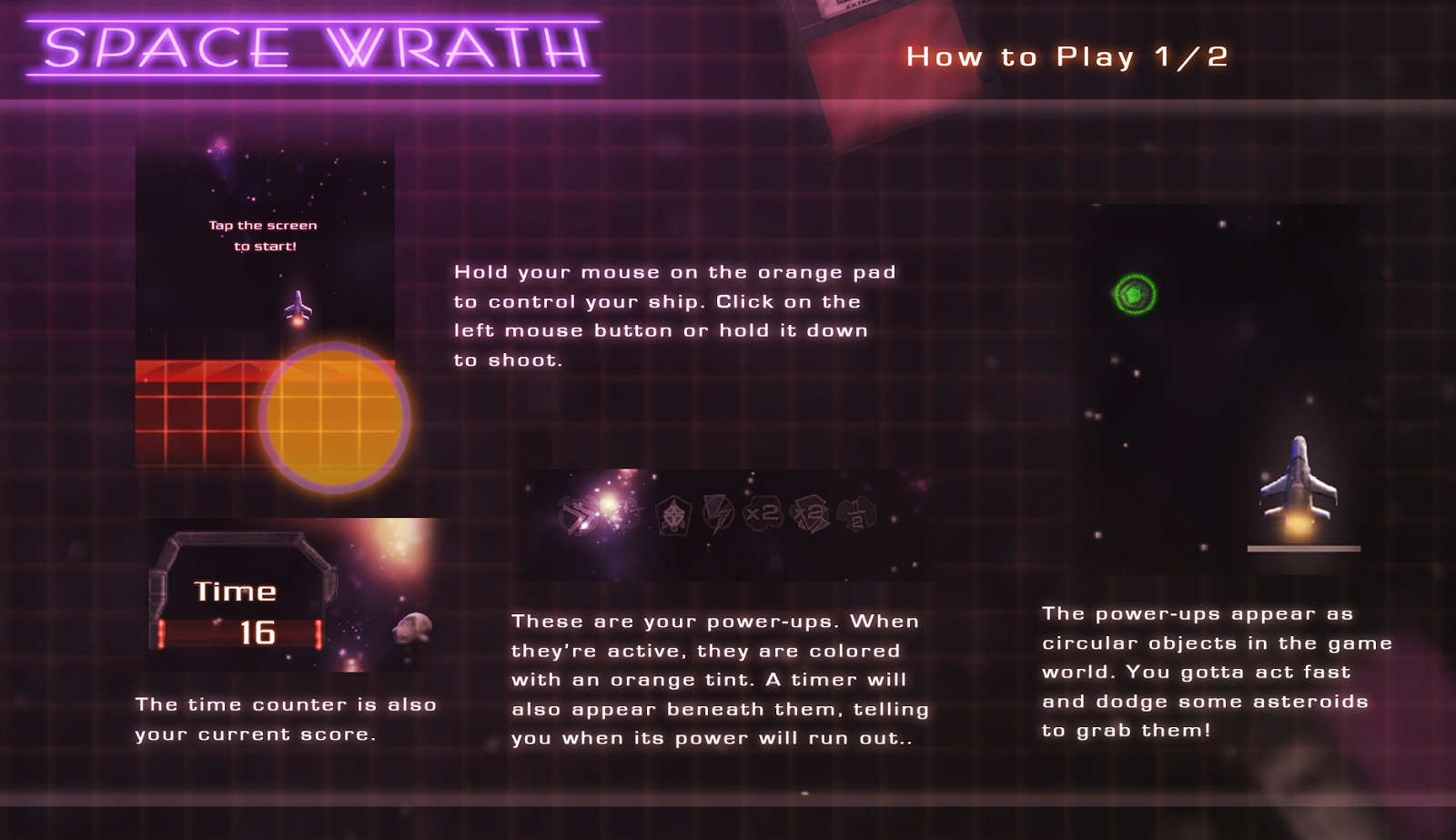The image size is (1456, 840).
Task: Click the clock timer power-up icon
Action: point(624,512)
